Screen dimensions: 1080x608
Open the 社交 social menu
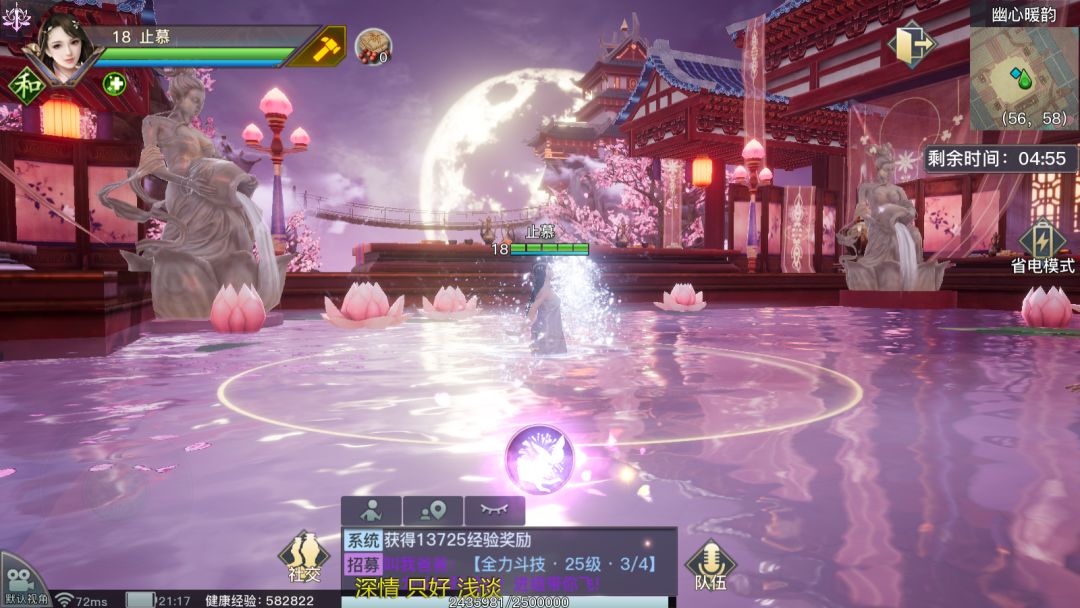click(303, 558)
